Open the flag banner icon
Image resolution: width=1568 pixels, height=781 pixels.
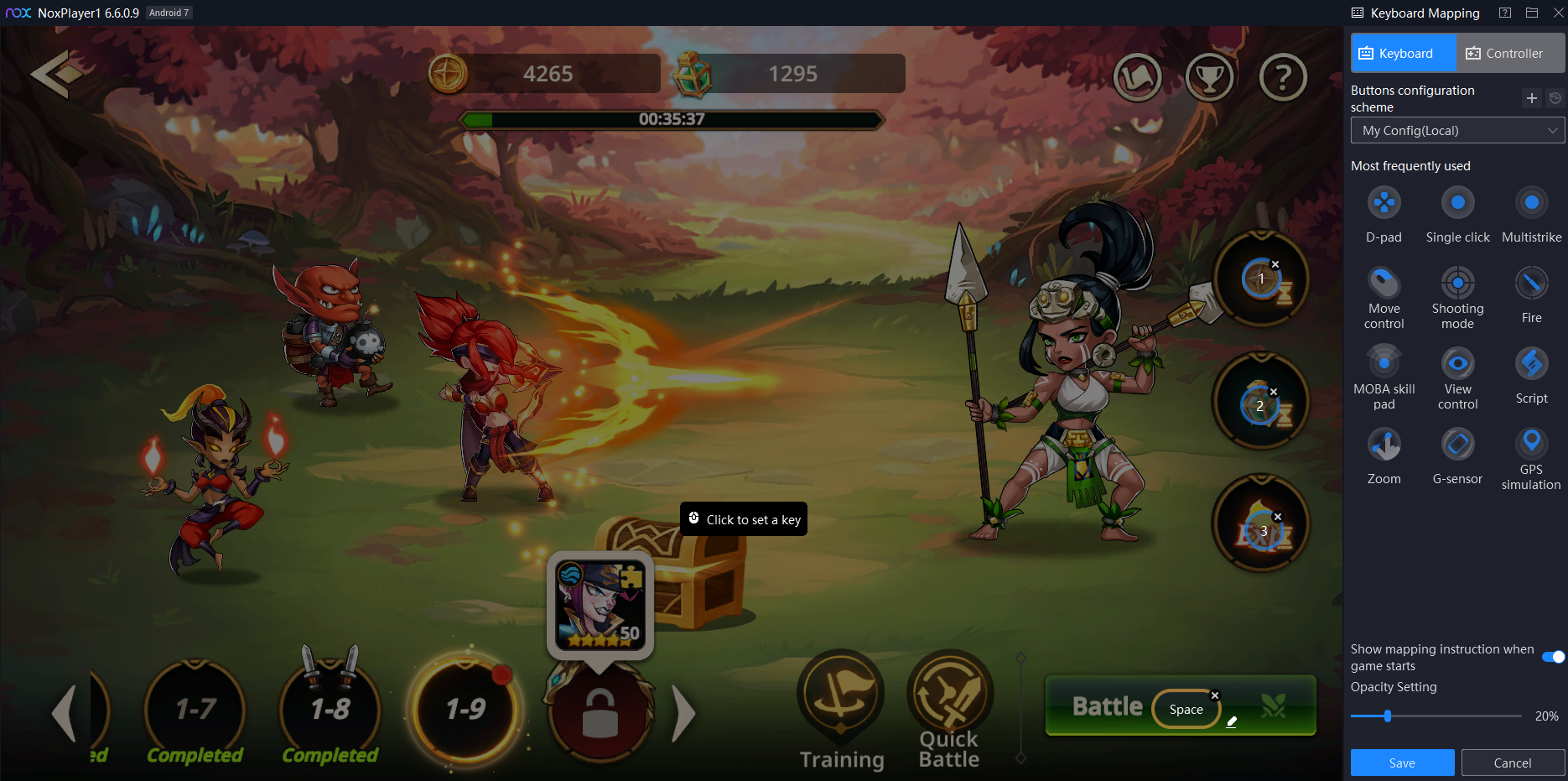pos(1137,78)
